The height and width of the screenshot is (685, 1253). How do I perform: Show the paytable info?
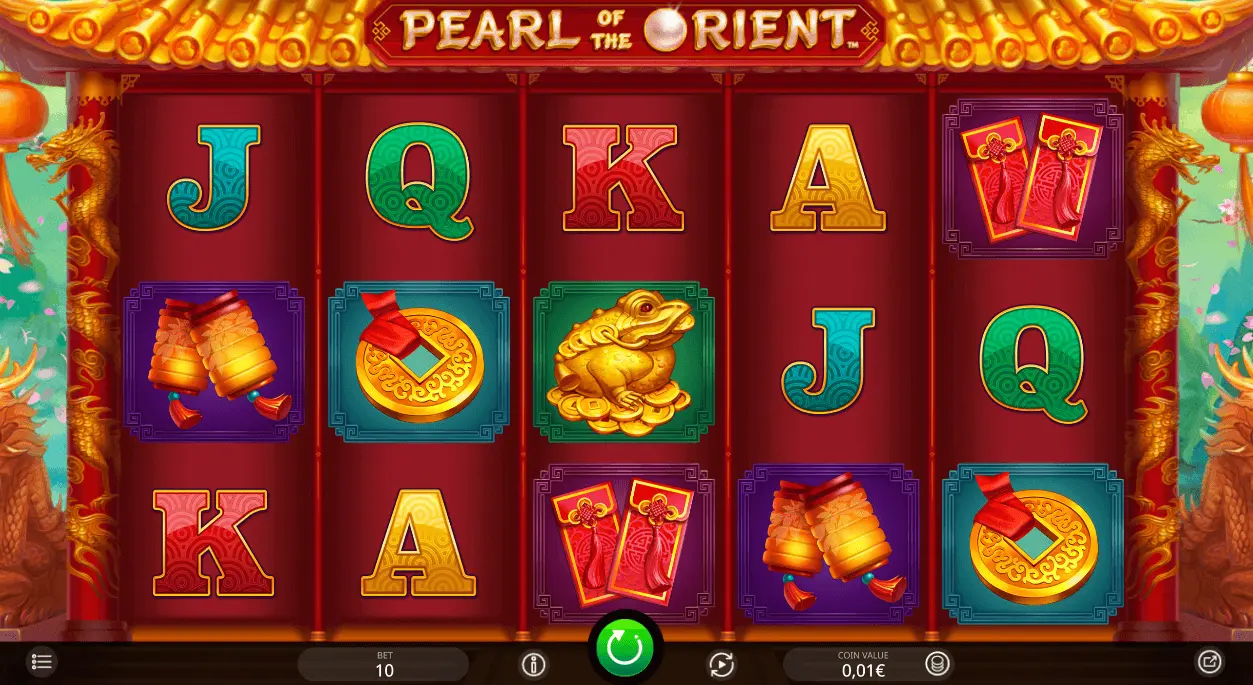pyautogui.click(x=534, y=664)
